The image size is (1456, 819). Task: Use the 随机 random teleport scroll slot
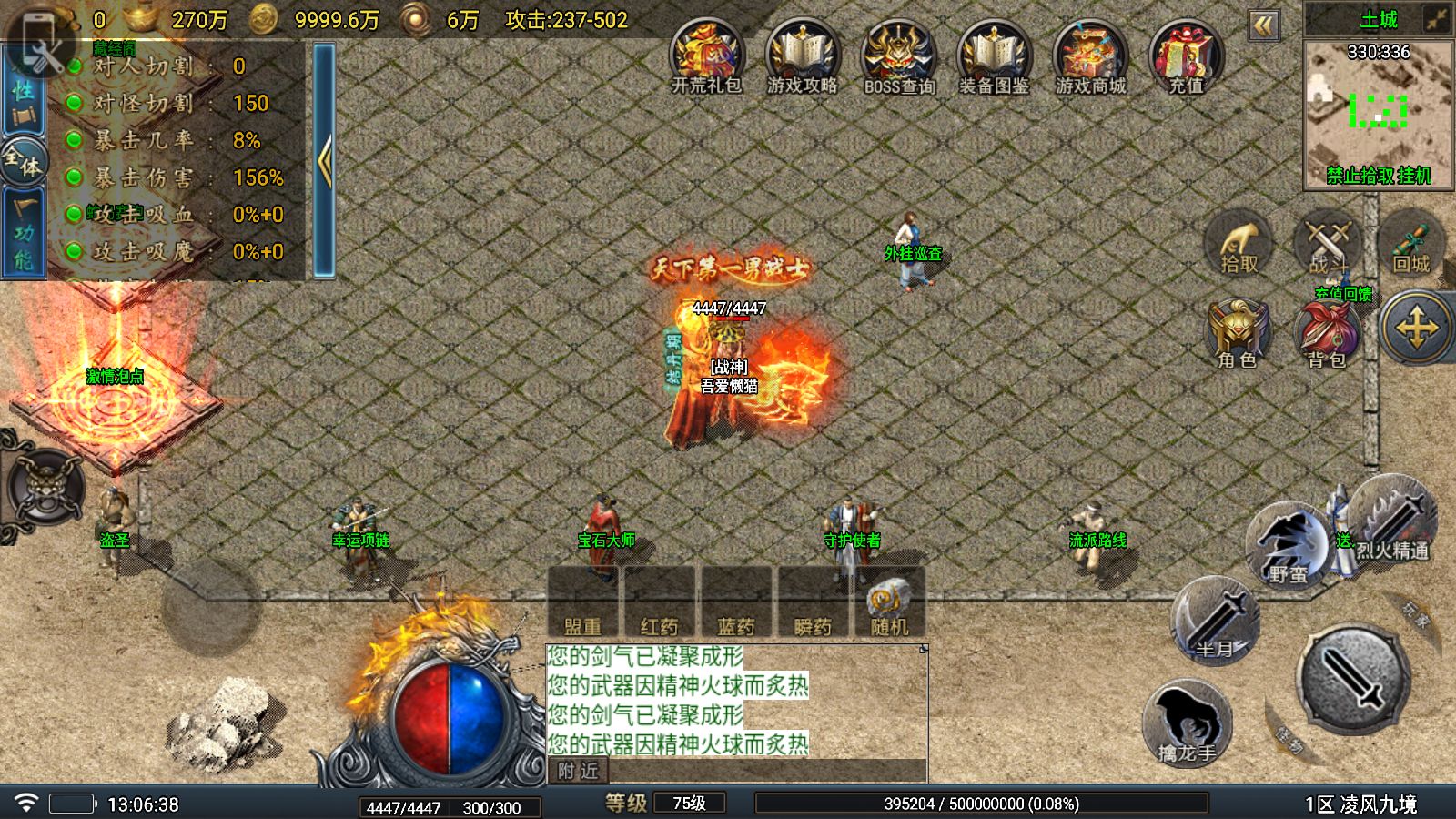pyautogui.click(x=889, y=602)
